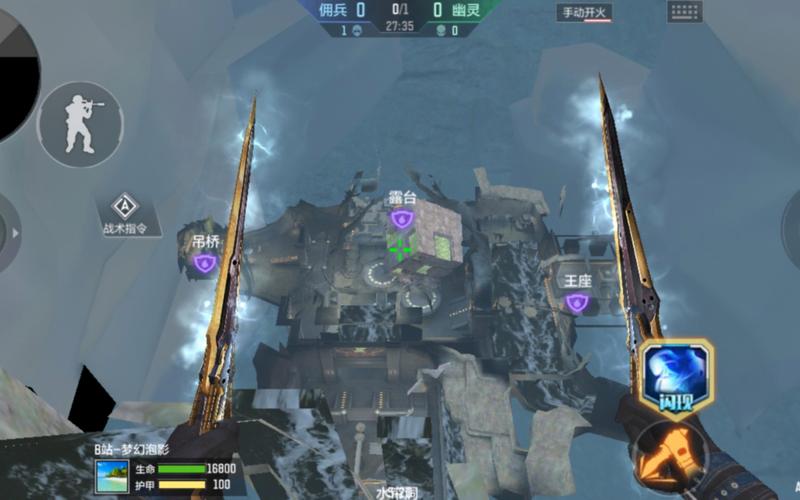The image size is (800, 500).
Task: Expand the left-edge arrow panel
Action: (x=14, y=233)
